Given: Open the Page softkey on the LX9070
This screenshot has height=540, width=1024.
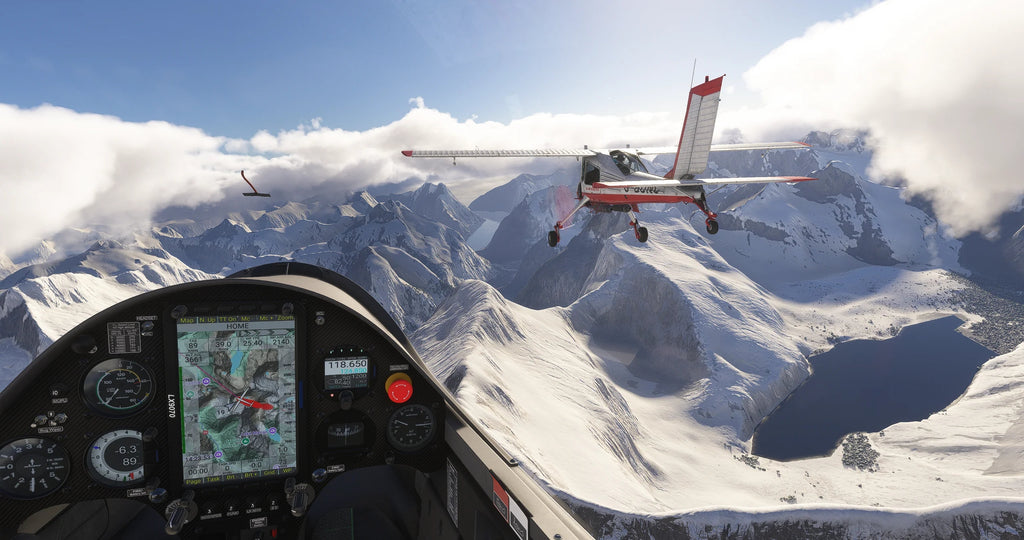Looking at the screenshot, I should (x=193, y=481).
